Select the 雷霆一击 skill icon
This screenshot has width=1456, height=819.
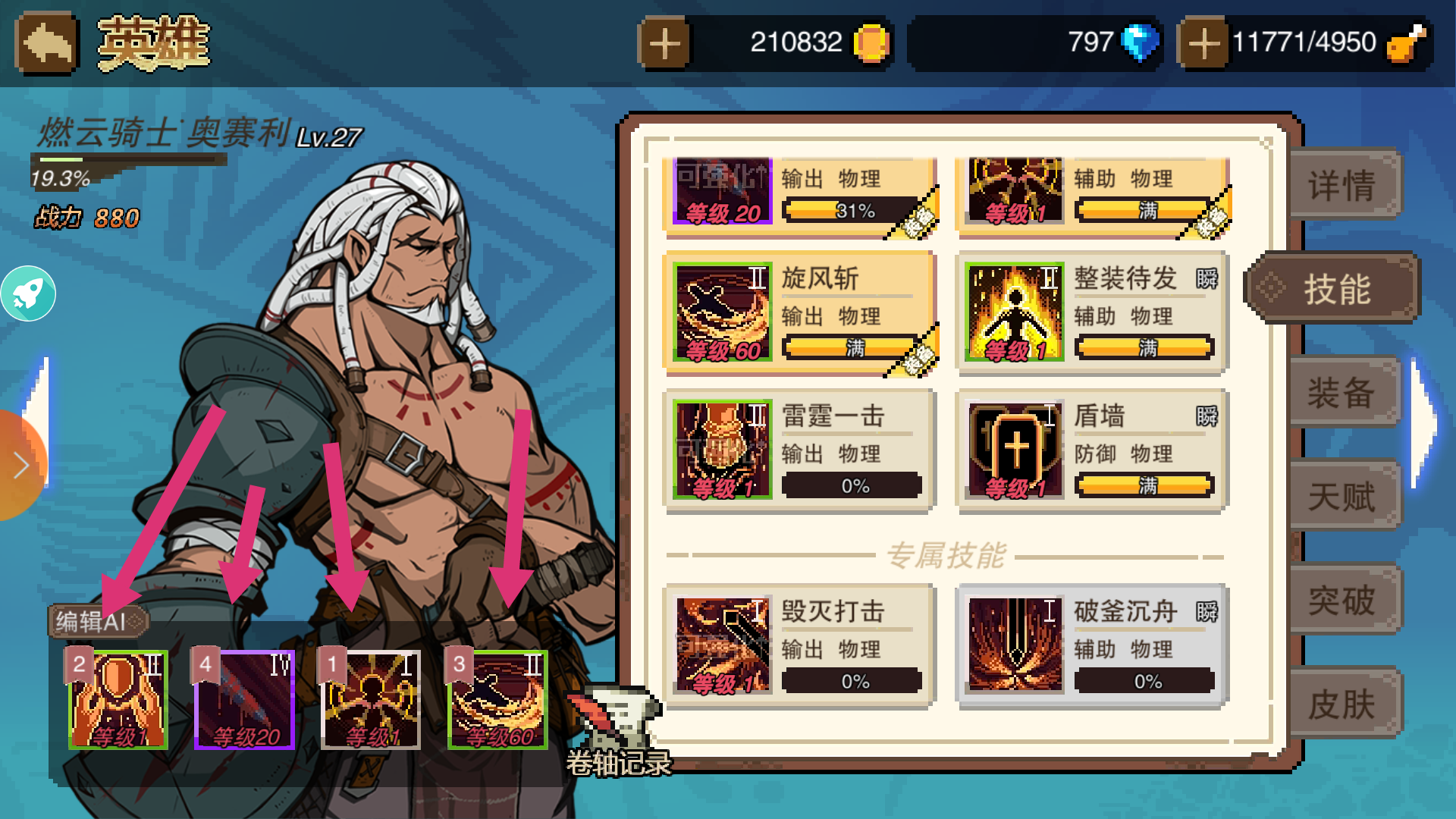[721, 447]
